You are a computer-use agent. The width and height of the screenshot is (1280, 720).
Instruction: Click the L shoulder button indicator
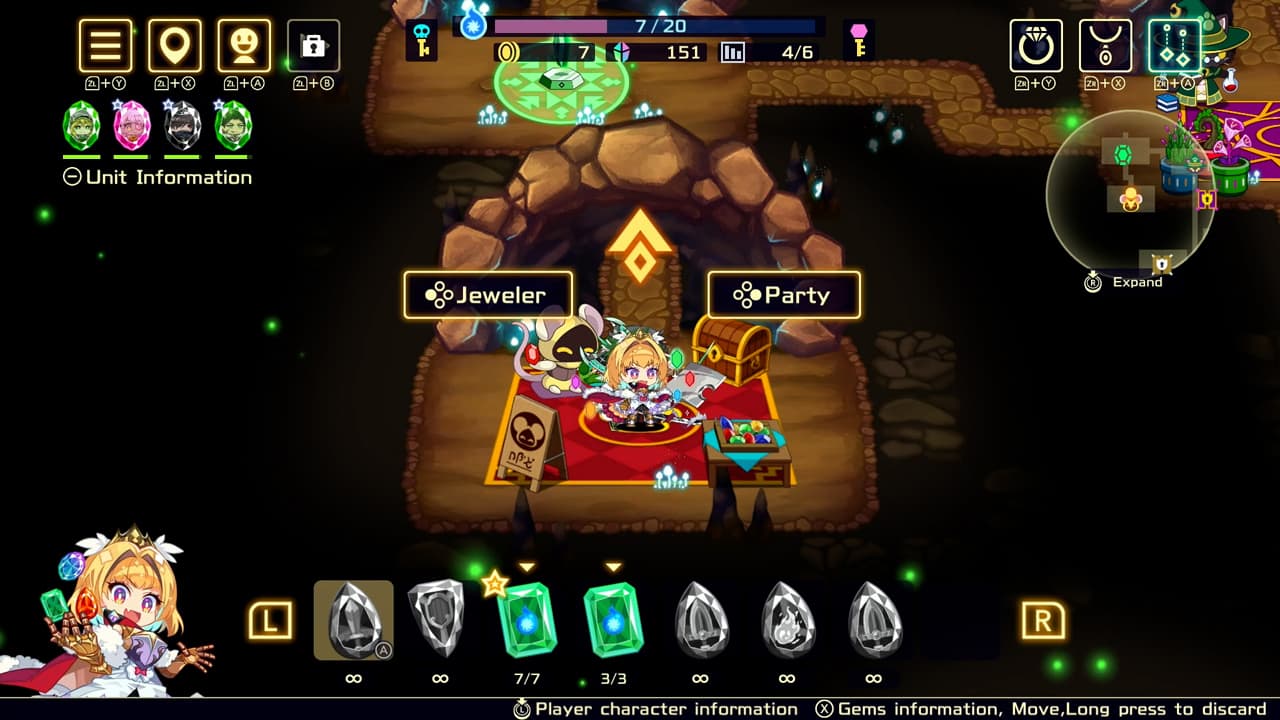click(x=270, y=621)
